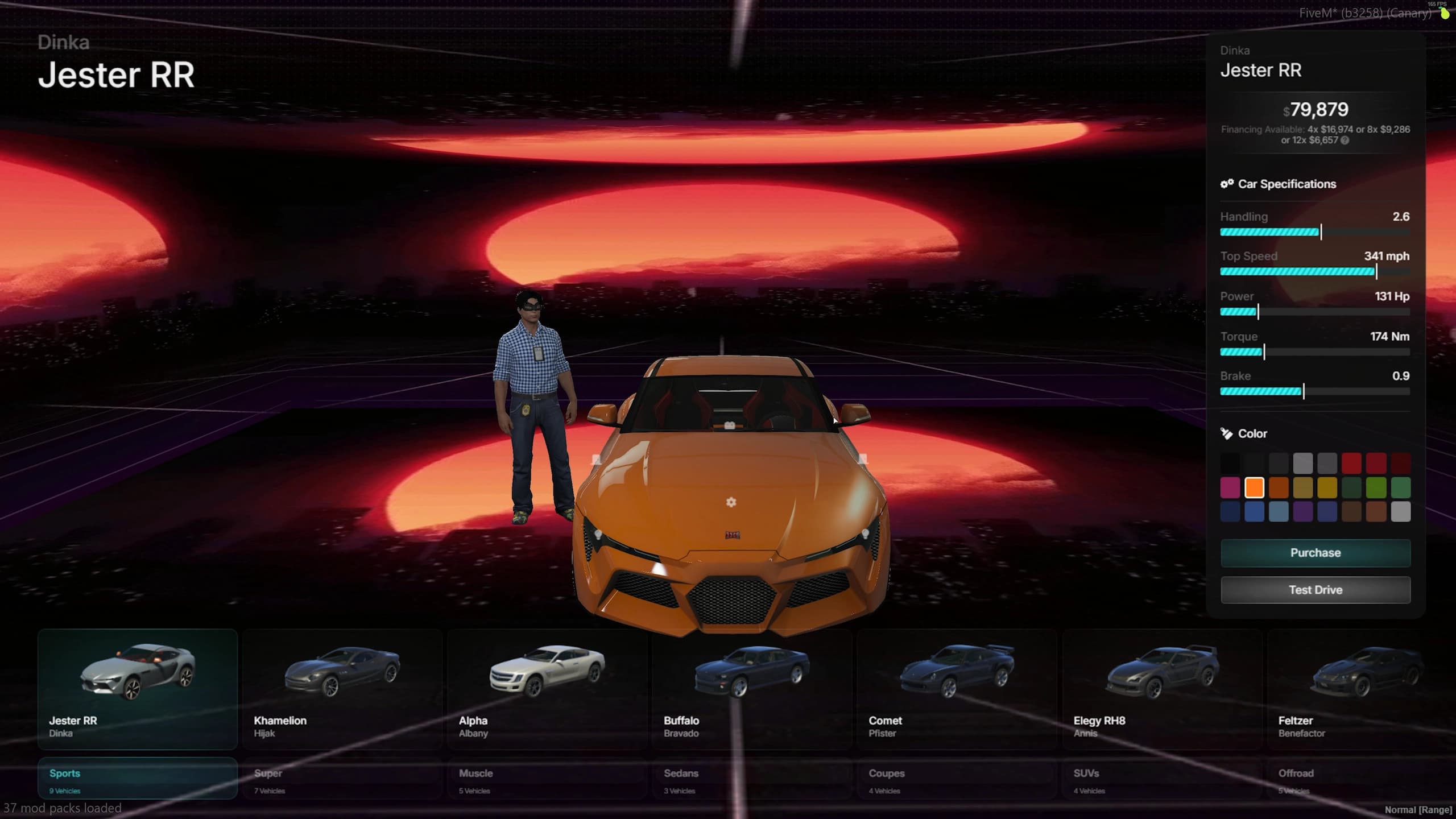
Task: Click the Color paintbrush icon
Action: pyautogui.click(x=1227, y=433)
